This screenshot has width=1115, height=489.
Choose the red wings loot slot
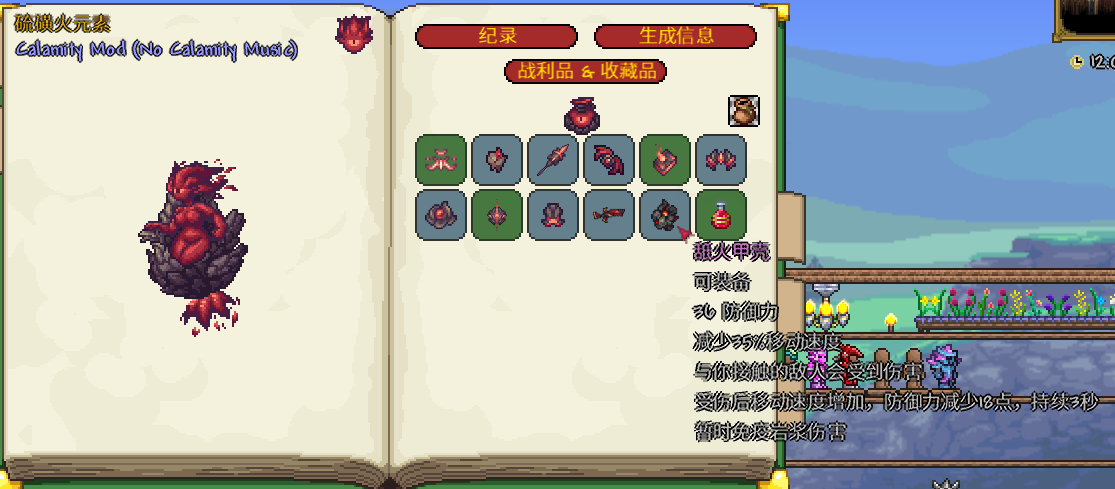721,160
